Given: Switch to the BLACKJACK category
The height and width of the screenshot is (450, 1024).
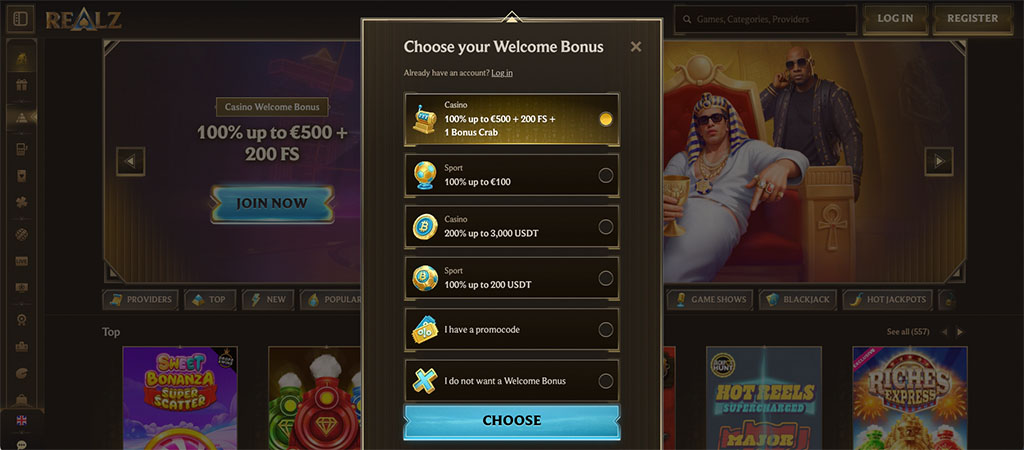Looking at the screenshot, I should coord(797,299).
